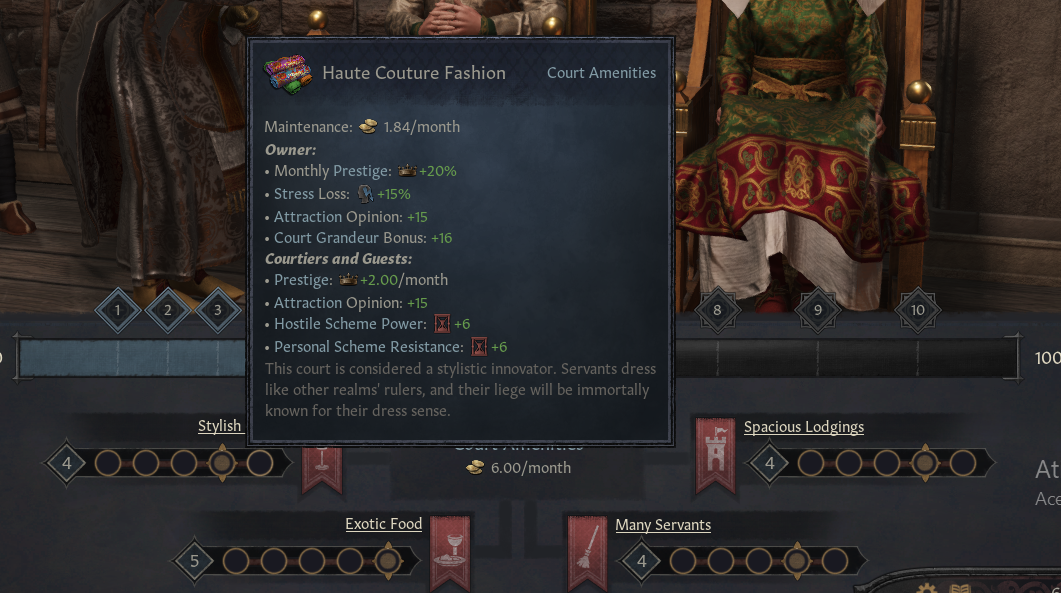
Task: Set fashion amenity to its highest level pip
Action: click(260, 463)
